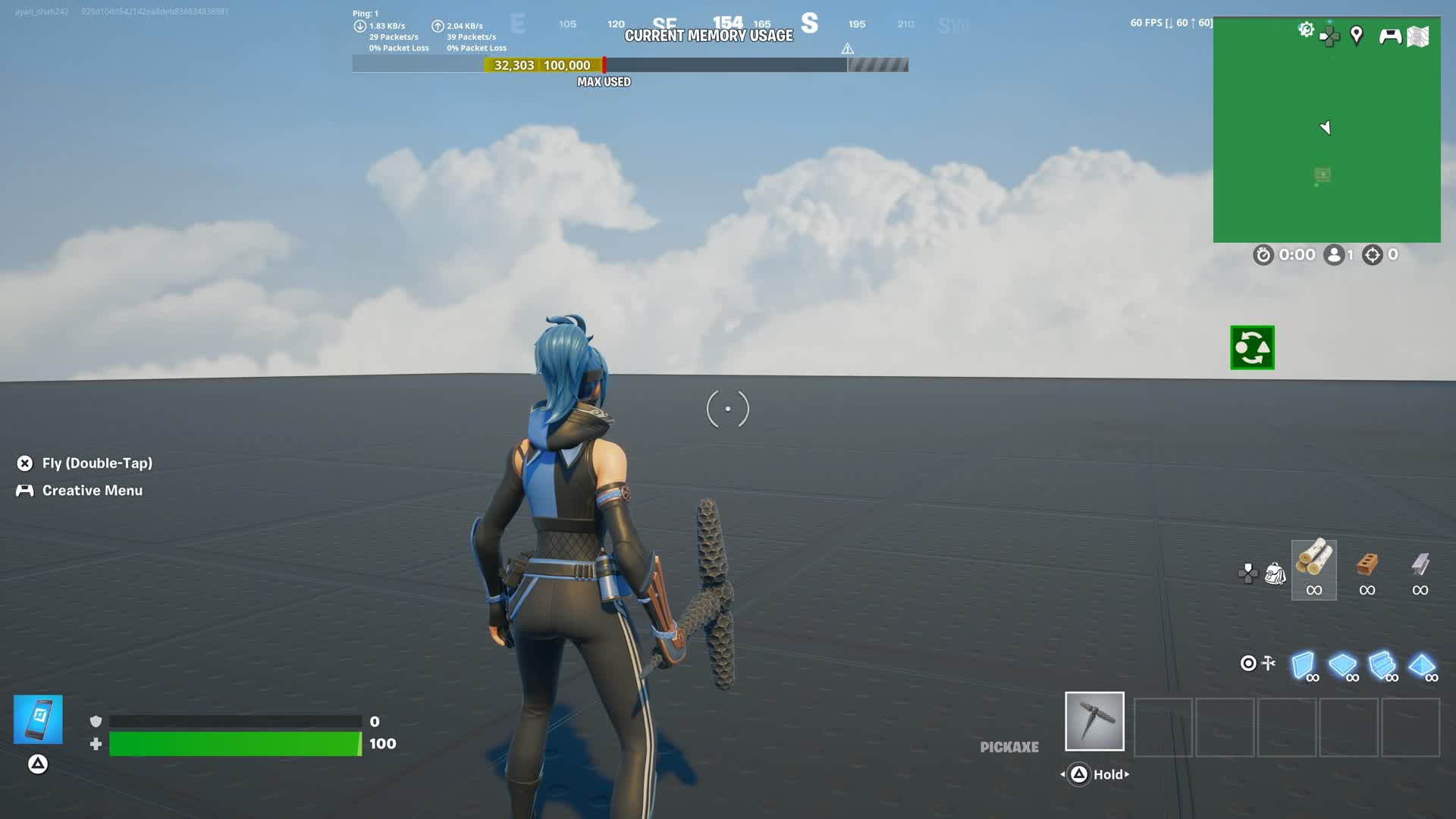Screen dimensions: 1456x819
Task: Click the memory usage bar at top
Action: 629,65
